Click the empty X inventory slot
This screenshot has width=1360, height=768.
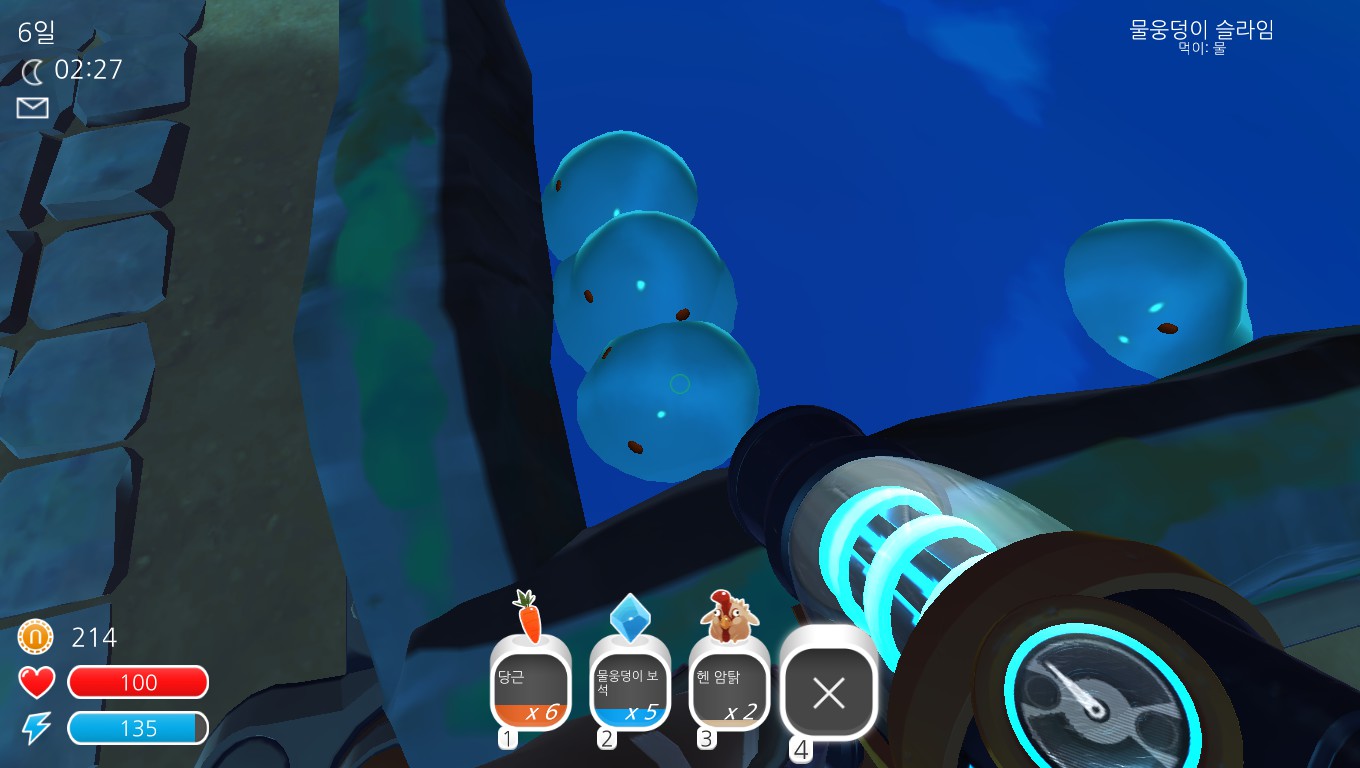pos(829,692)
